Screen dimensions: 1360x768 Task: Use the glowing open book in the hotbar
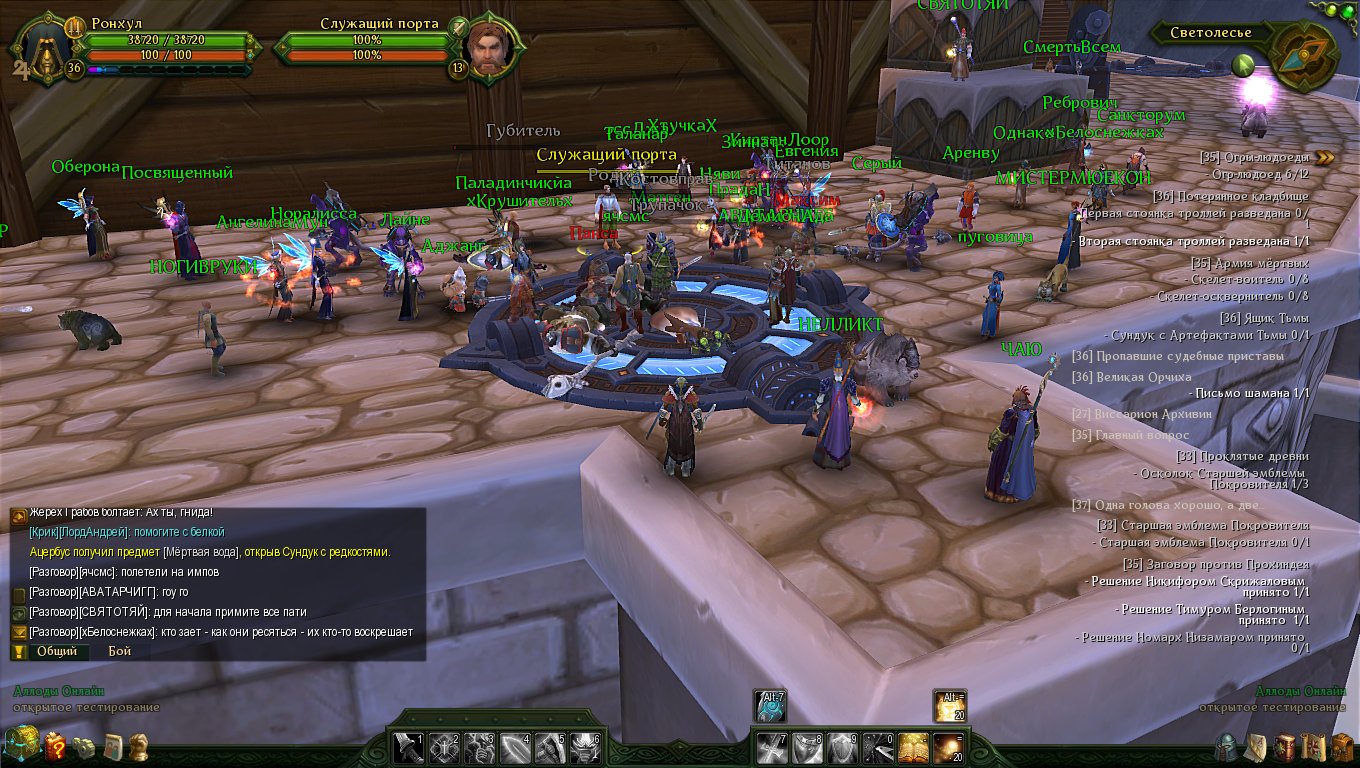913,747
